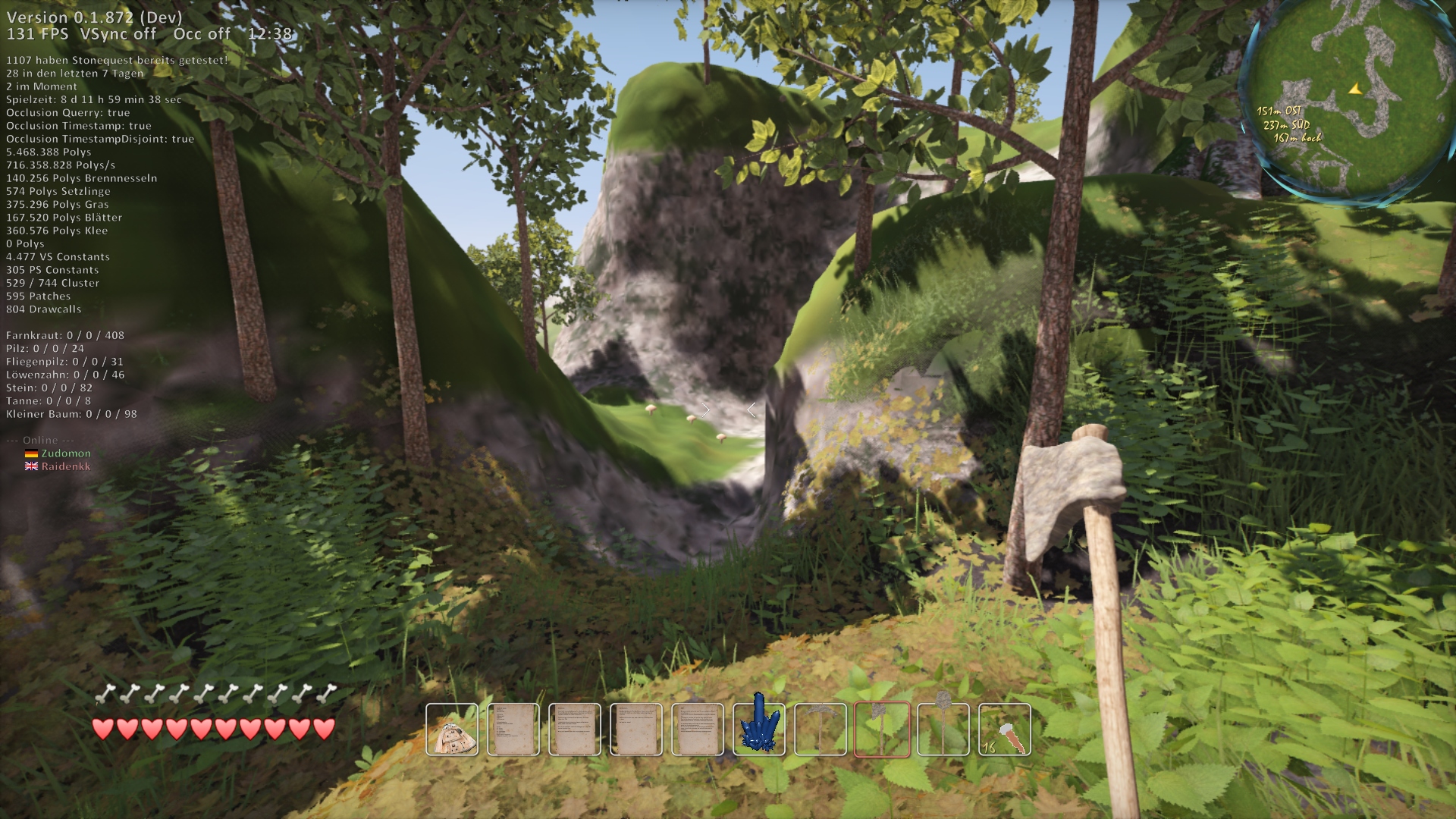This screenshot has width=1456, height=819.
Task: Click player Zudomon in the online list
Action: pyautogui.click(x=66, y=453)
